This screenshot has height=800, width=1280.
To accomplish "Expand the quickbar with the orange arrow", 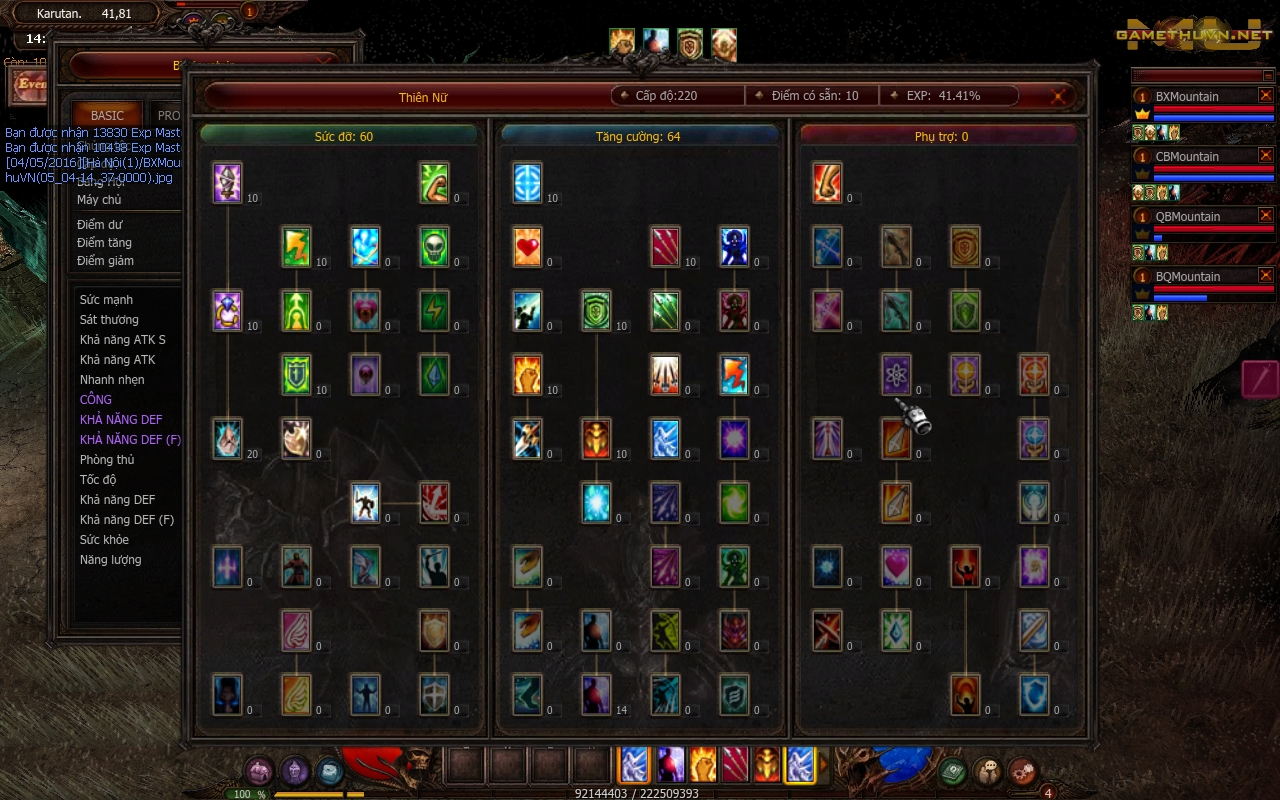I will point(822,765).
